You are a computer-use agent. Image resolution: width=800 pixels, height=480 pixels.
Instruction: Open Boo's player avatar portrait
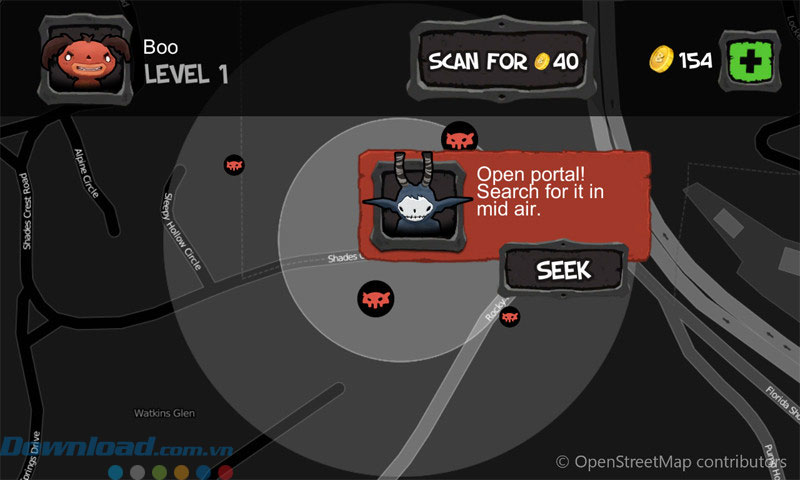coord(82,62)
